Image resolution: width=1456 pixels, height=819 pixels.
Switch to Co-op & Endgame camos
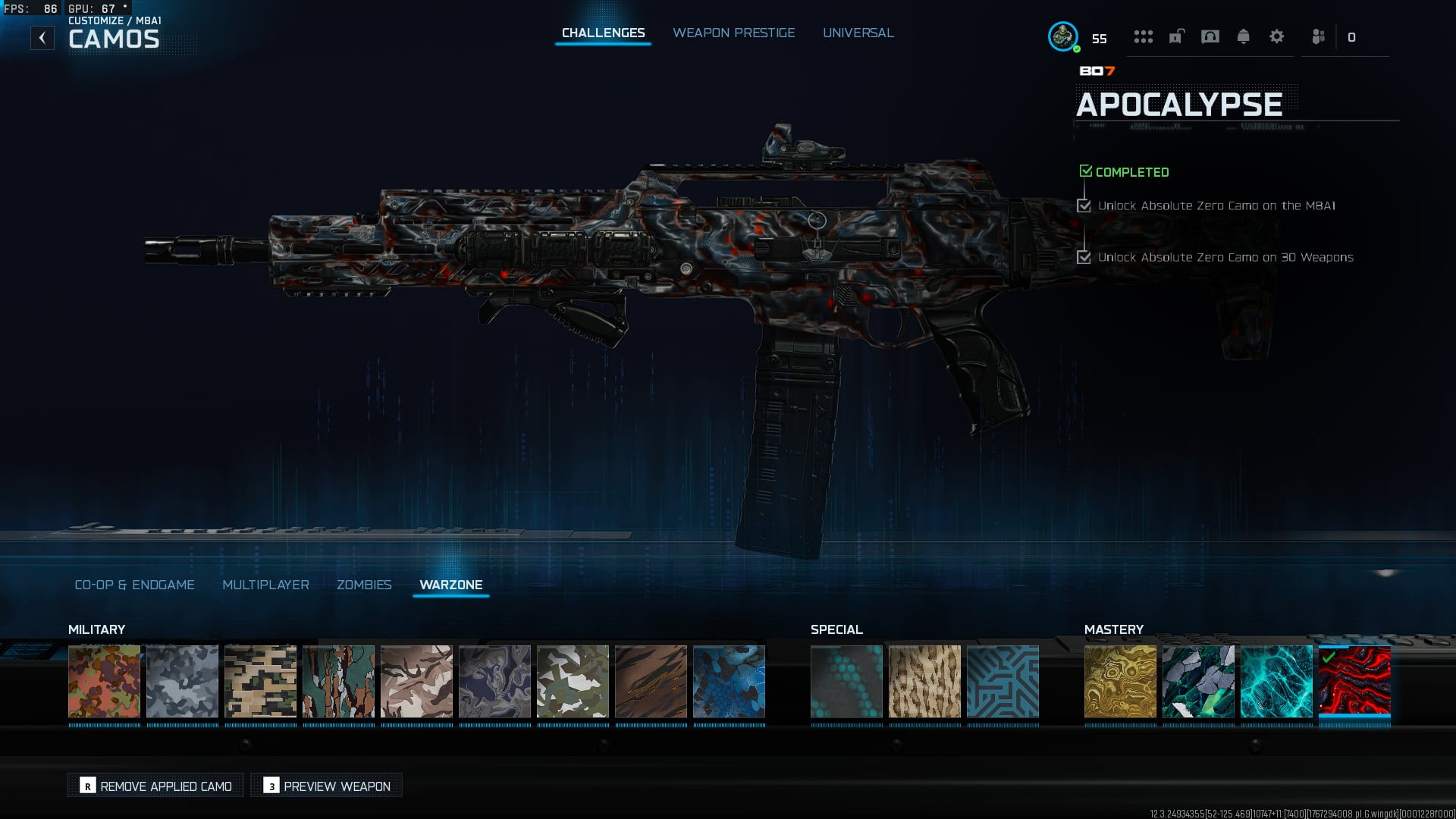(134, 585)
